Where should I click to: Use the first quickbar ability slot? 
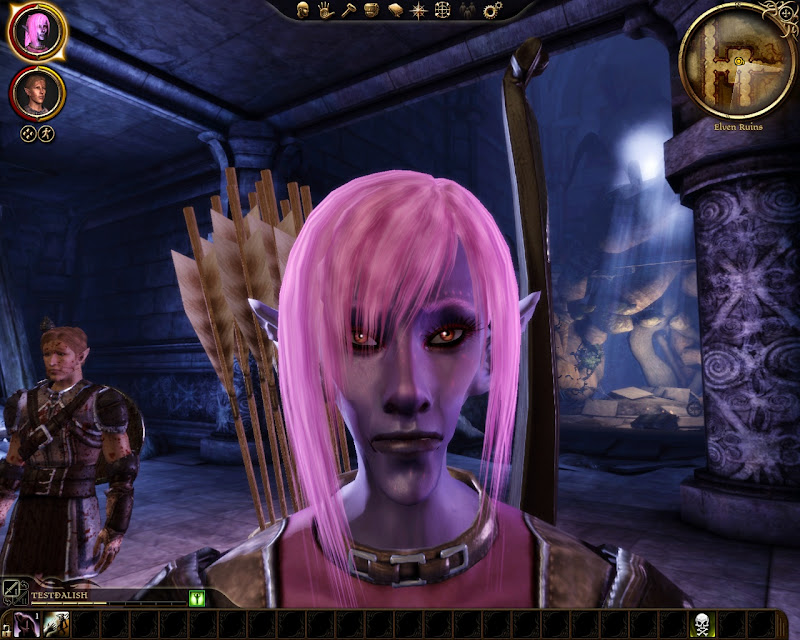pos(27,625)
